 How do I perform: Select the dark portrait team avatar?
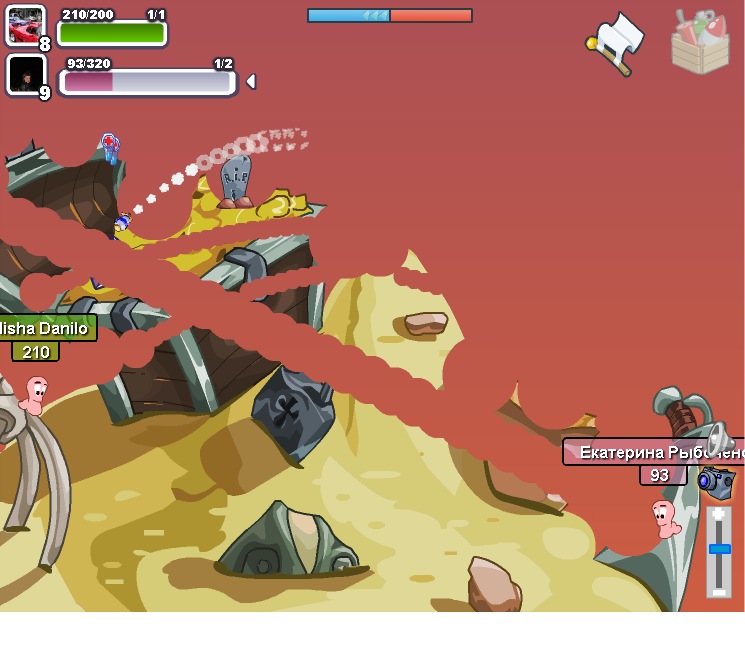[x=25, y=74]
